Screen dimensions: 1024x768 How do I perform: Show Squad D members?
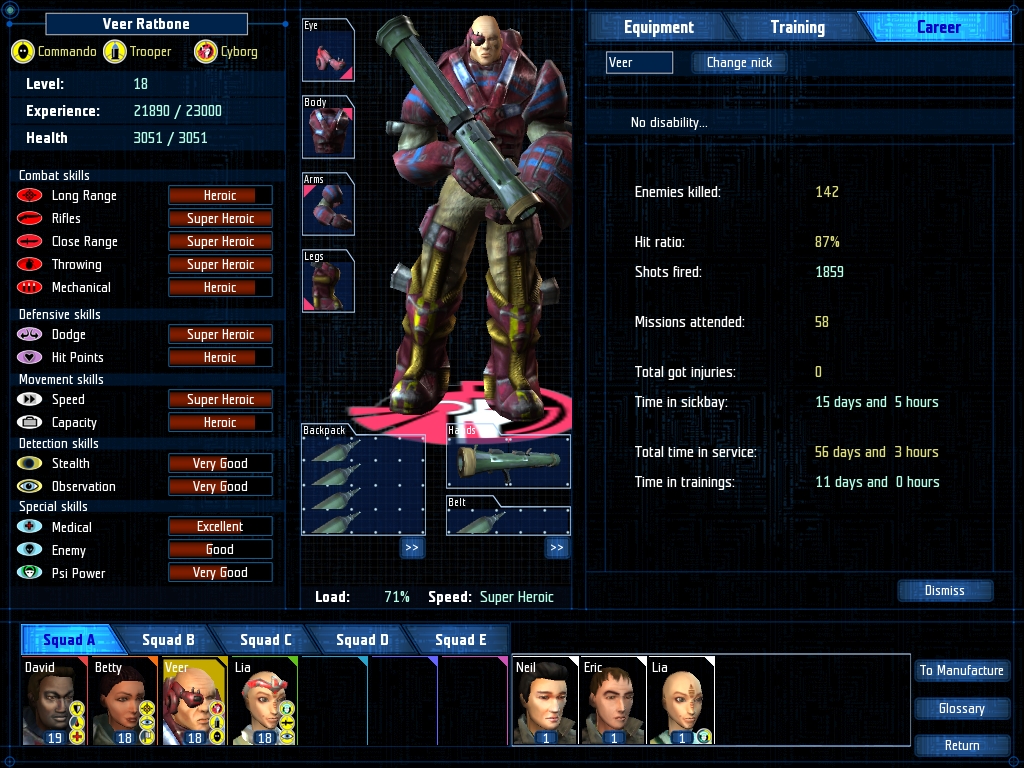click(362, 640)
